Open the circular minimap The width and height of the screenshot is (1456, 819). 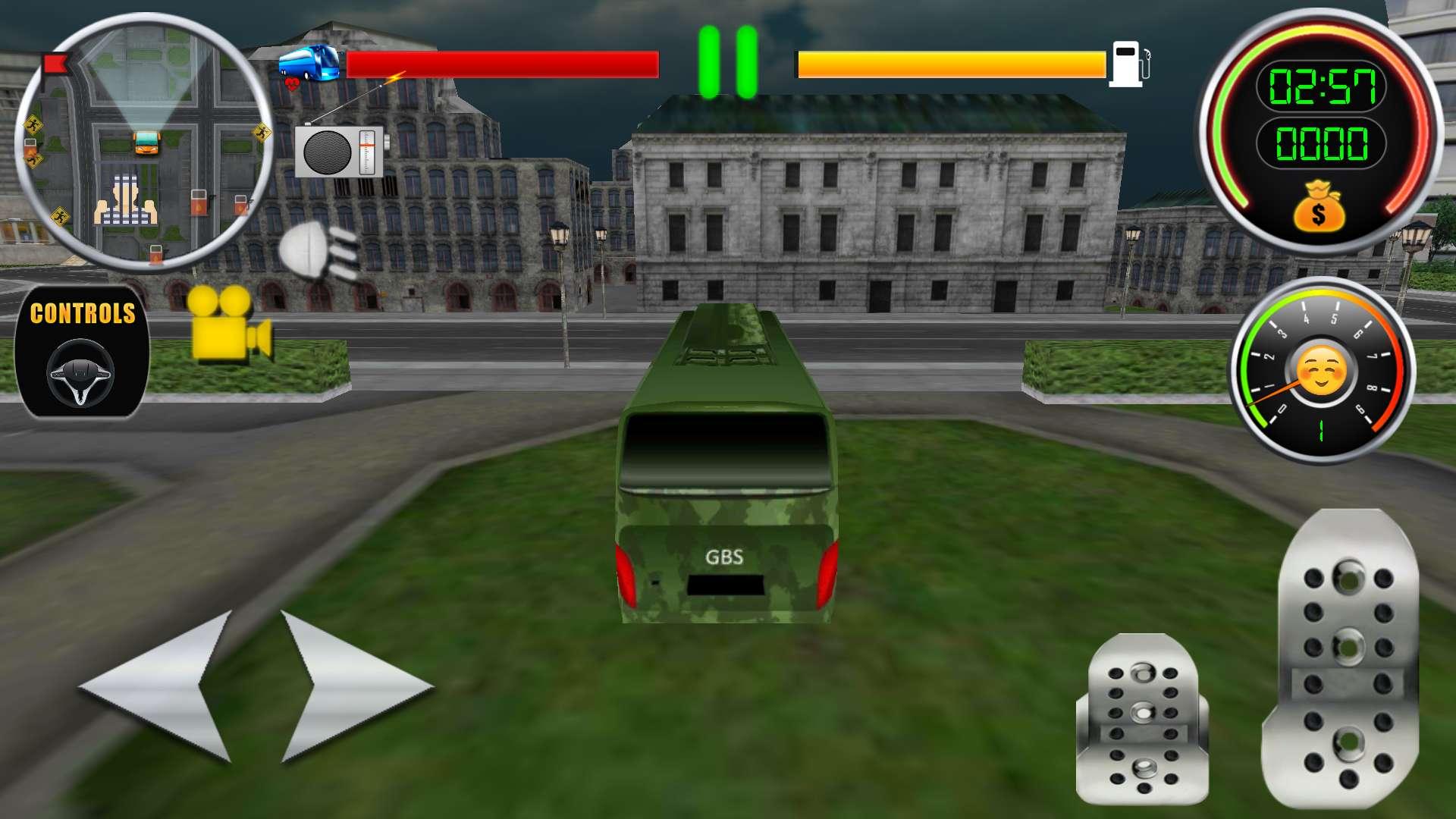(144, 142)
